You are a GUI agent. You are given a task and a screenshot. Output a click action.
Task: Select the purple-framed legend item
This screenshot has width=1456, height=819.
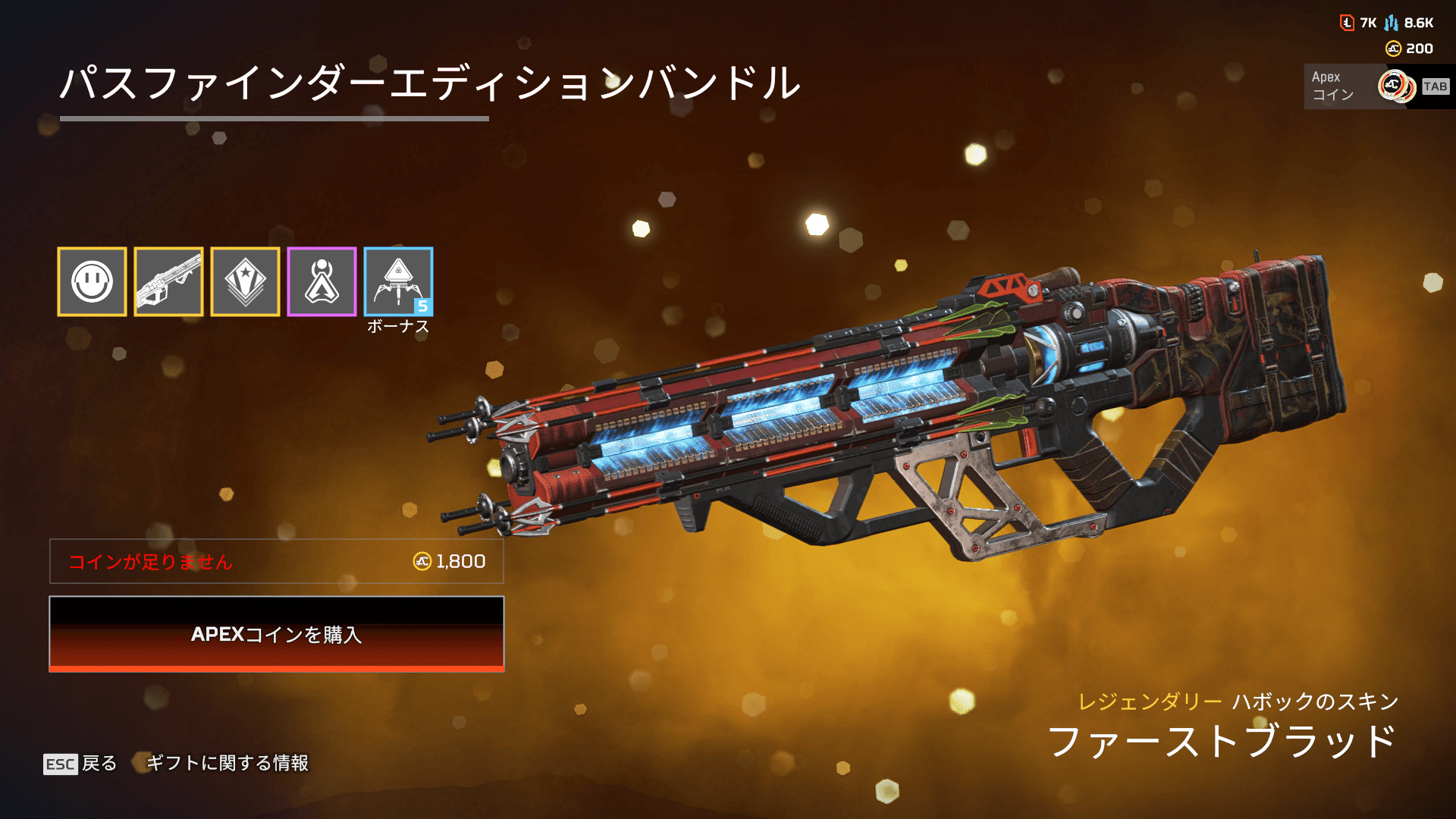coord(322,281)
